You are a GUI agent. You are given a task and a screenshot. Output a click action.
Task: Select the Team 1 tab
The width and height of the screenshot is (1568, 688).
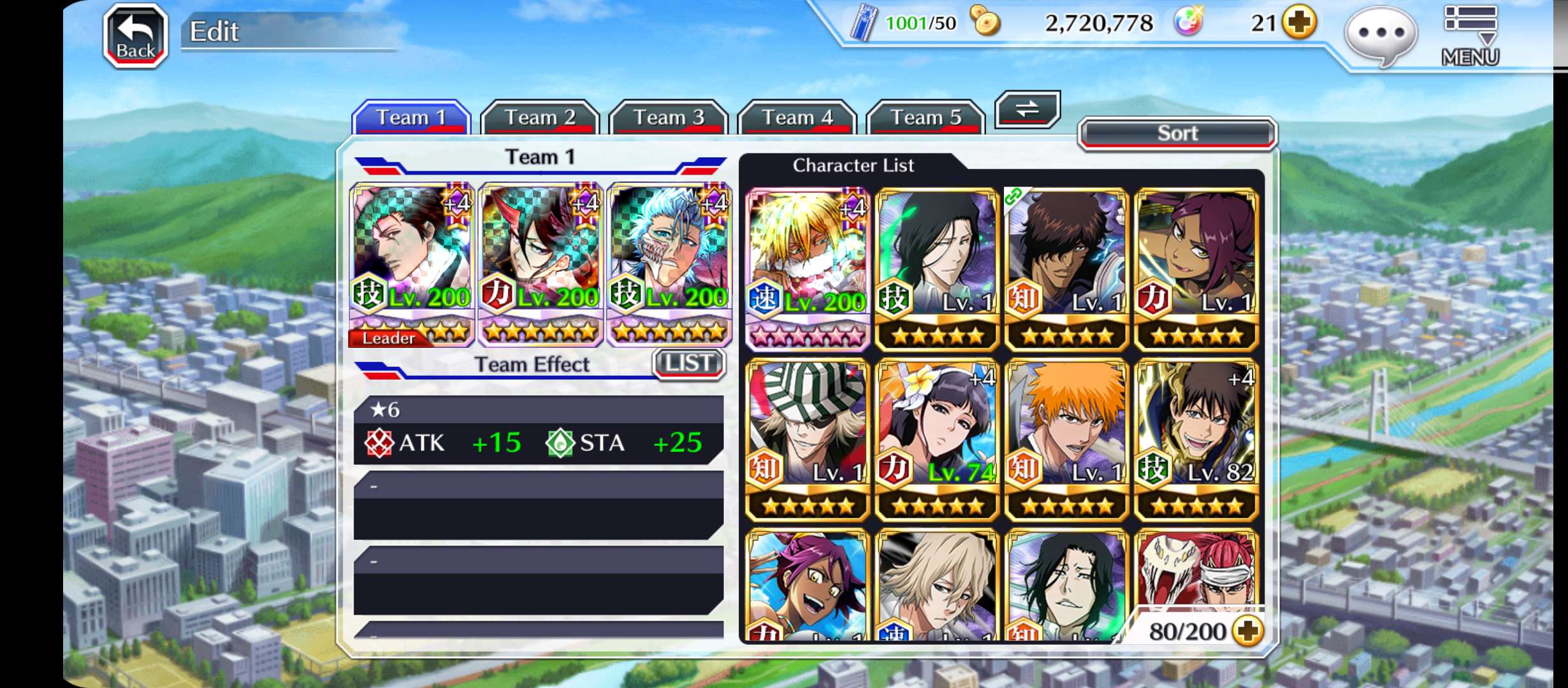[x=411, y=118]
